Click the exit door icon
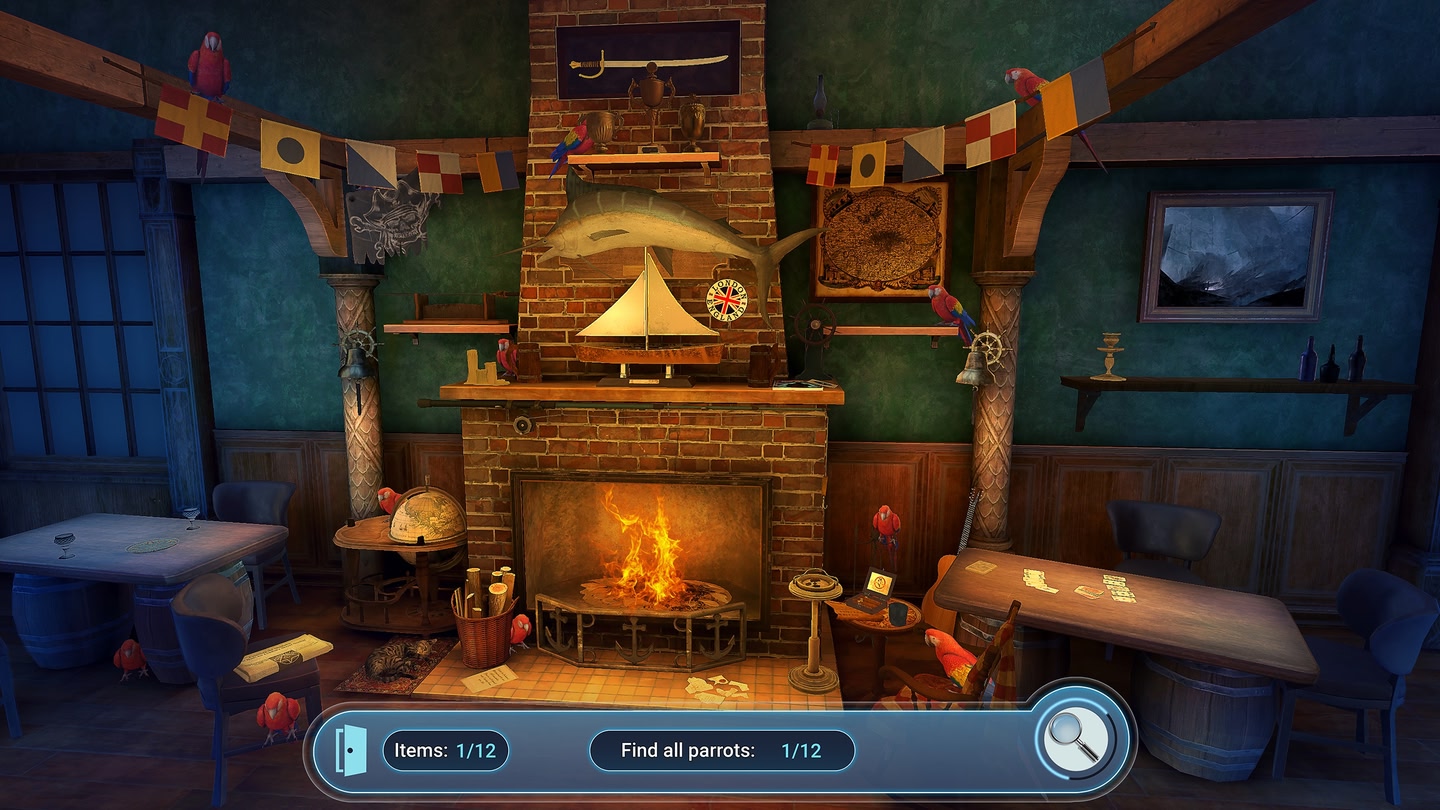 tap(349, 750)
